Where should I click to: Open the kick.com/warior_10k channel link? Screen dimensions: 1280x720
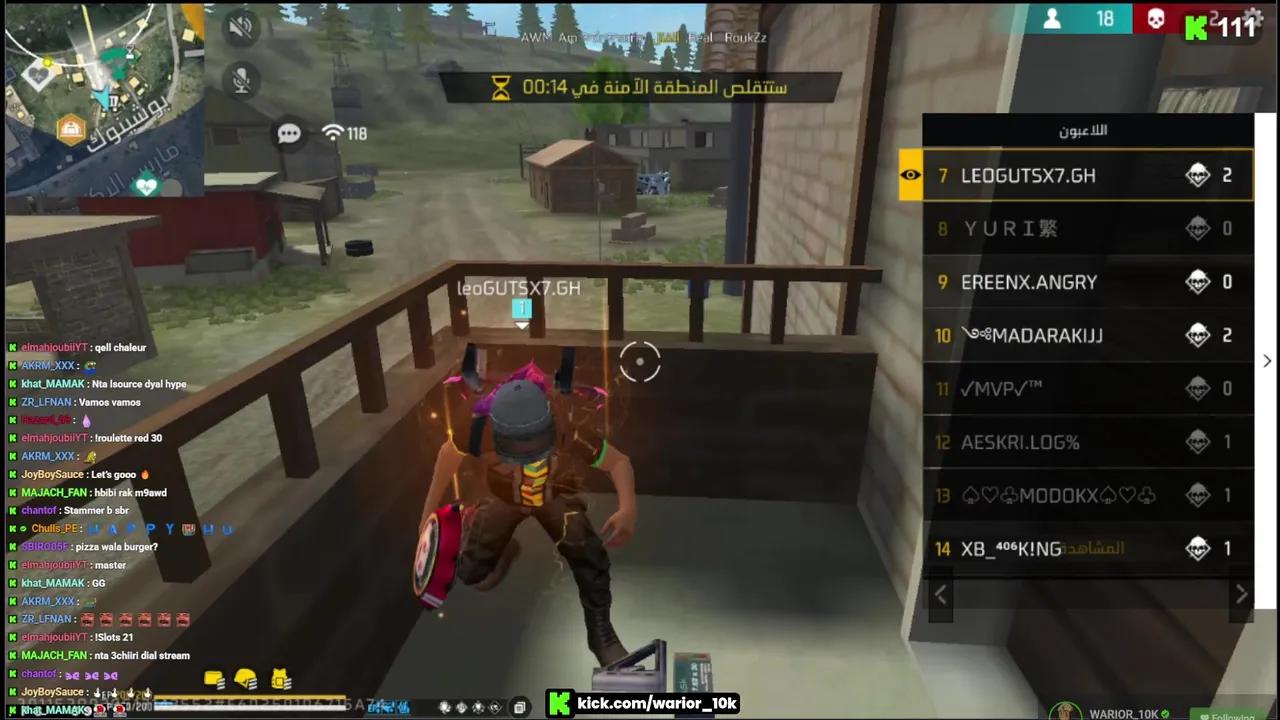click(x=656, y=703)
